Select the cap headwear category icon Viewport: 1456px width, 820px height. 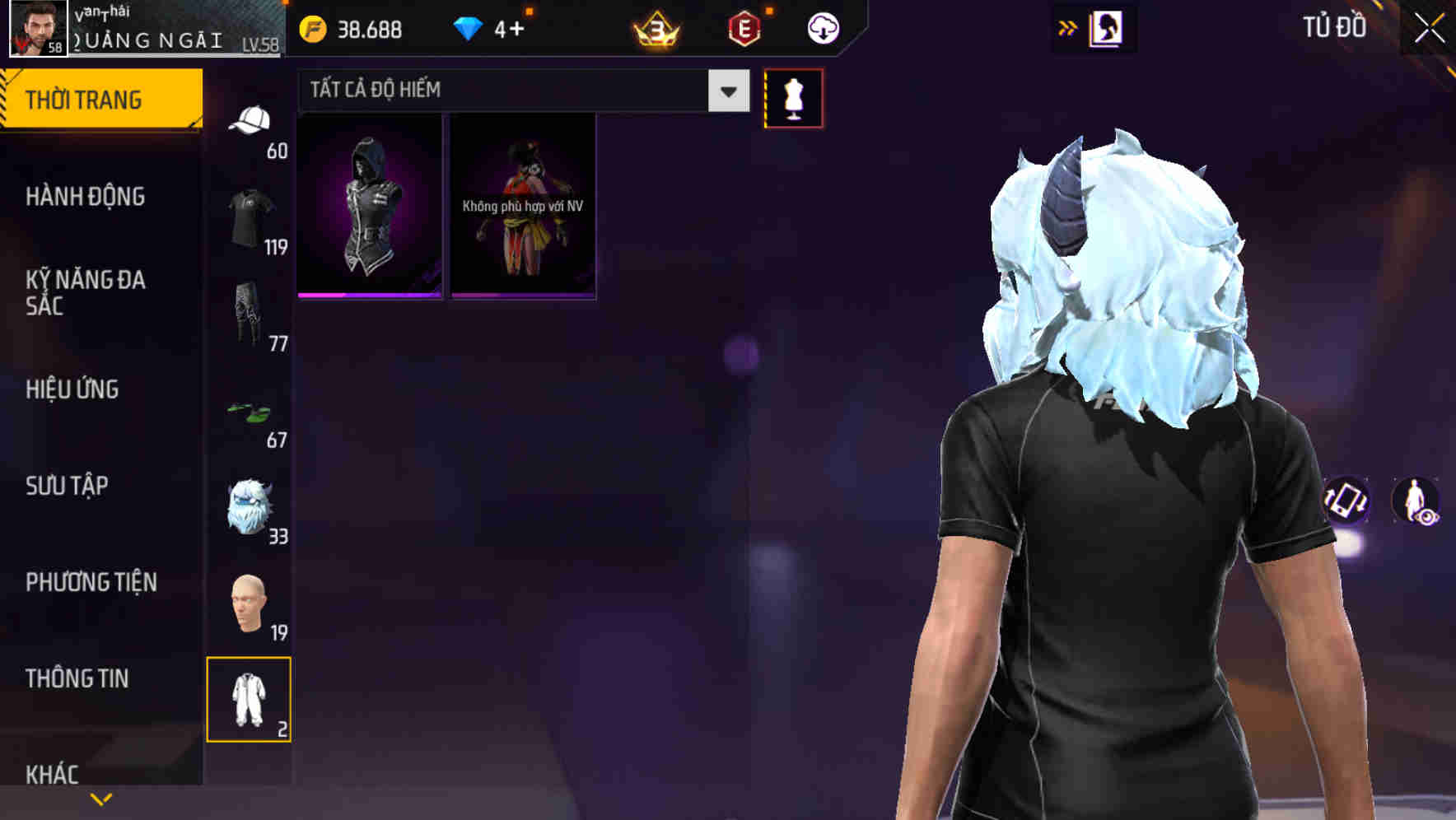pyautogui.click(x=252, y=119)
